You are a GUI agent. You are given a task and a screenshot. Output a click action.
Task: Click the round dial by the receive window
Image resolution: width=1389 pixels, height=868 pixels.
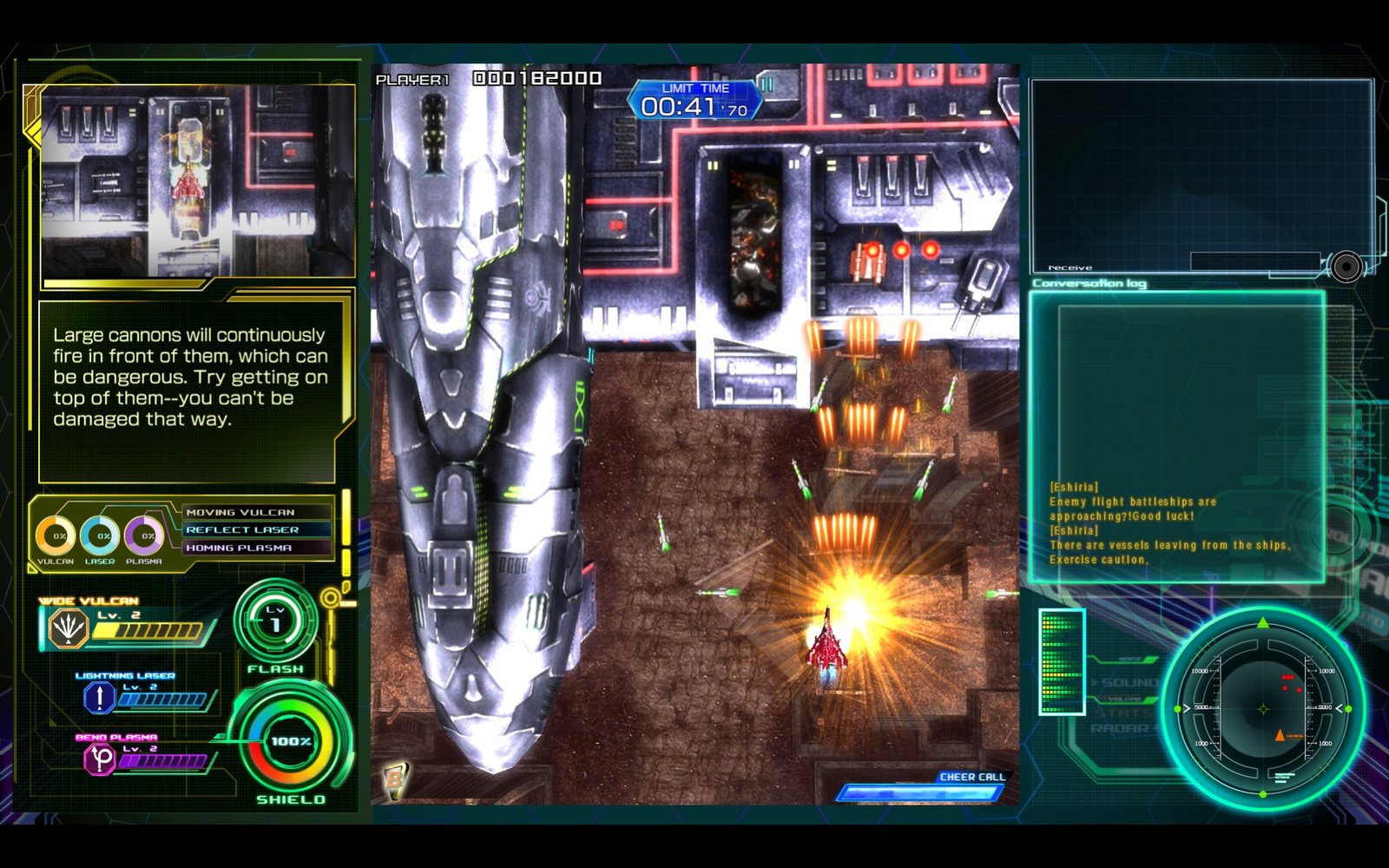(x=1346, y=266)
